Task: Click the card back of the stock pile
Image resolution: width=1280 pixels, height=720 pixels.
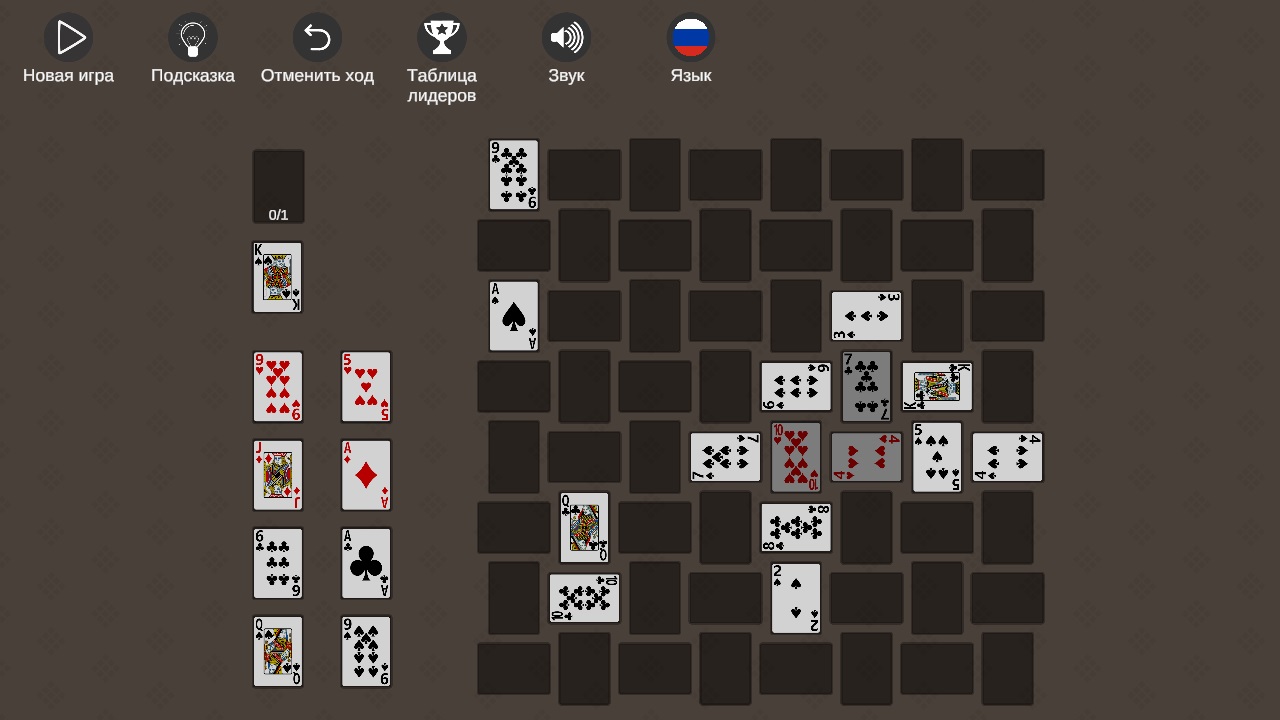Action: point(277,186)
